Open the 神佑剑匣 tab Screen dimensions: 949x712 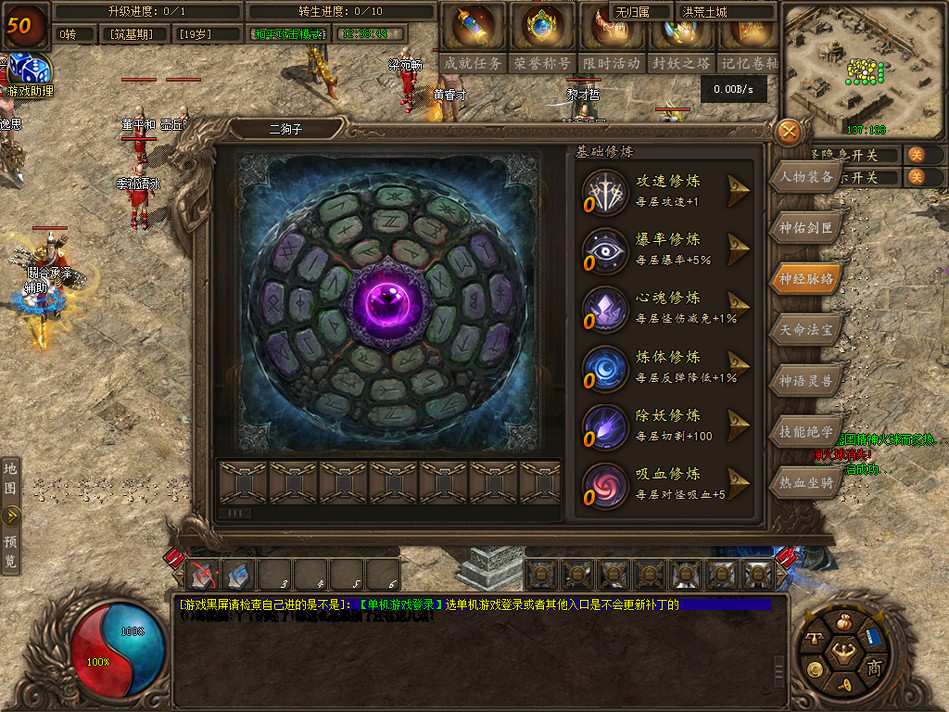click(x=806, y=227)
